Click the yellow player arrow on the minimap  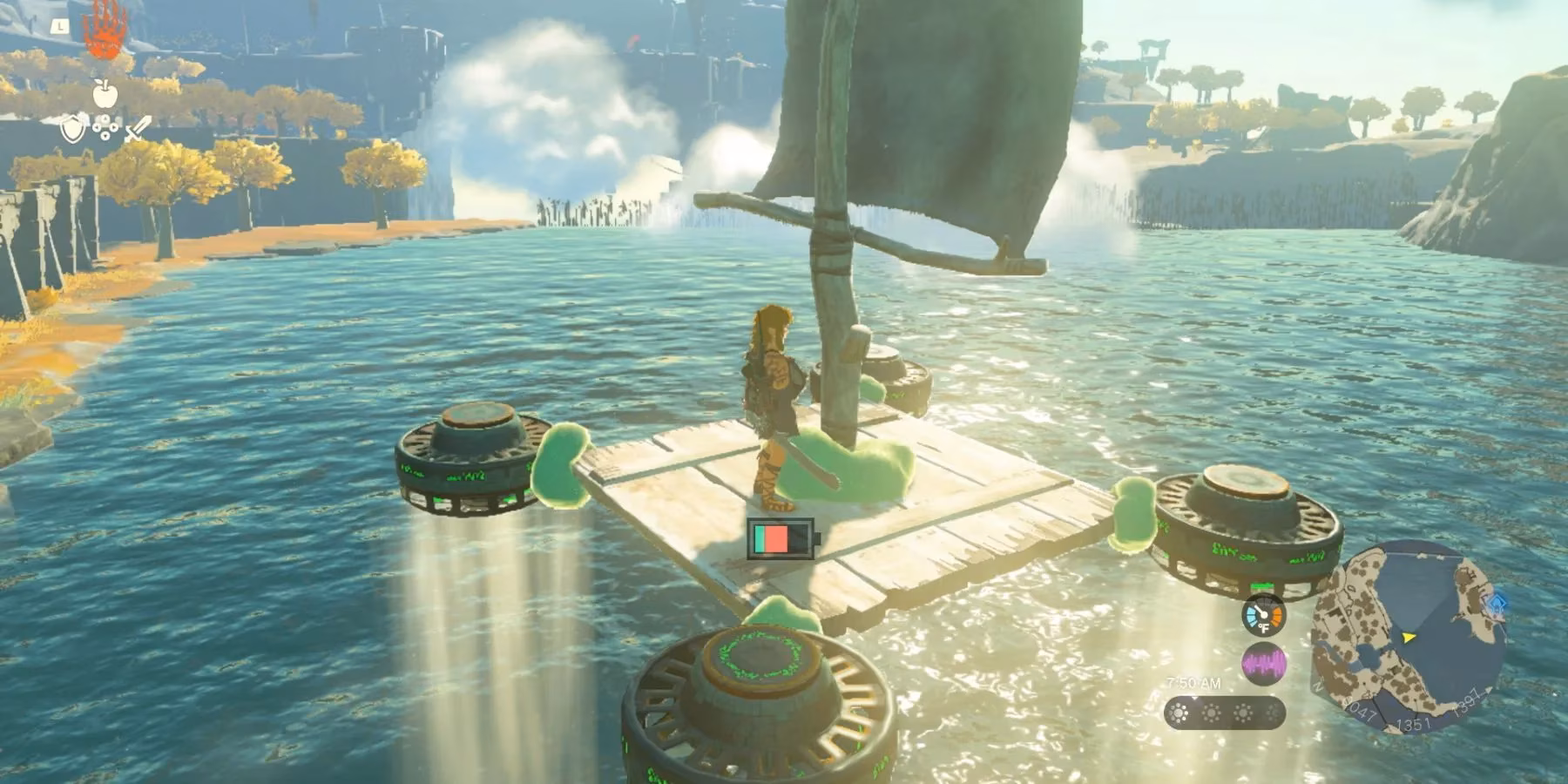click(1407, 638)
